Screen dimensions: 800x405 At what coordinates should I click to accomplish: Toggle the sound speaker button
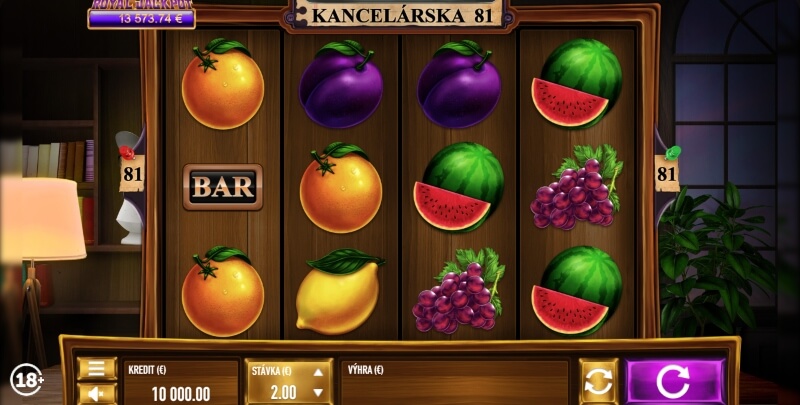(97, 394)
